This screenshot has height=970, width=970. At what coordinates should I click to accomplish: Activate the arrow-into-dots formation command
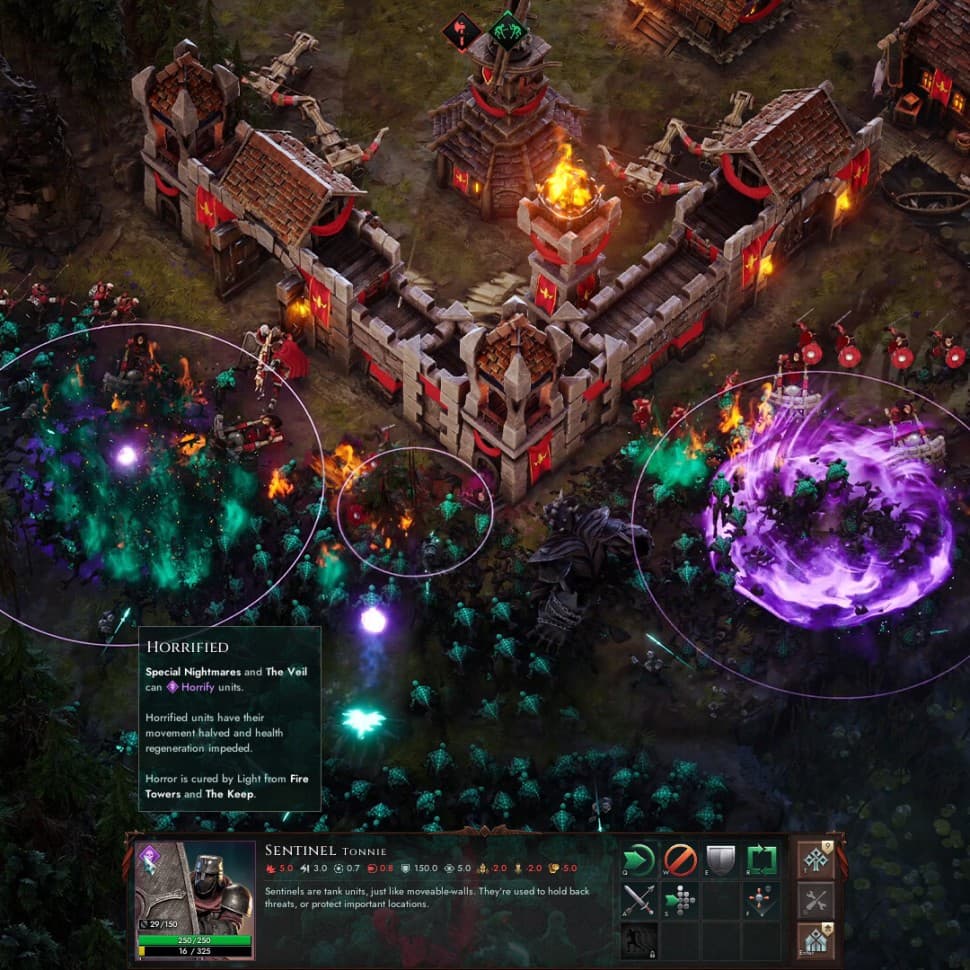(680, 901)
